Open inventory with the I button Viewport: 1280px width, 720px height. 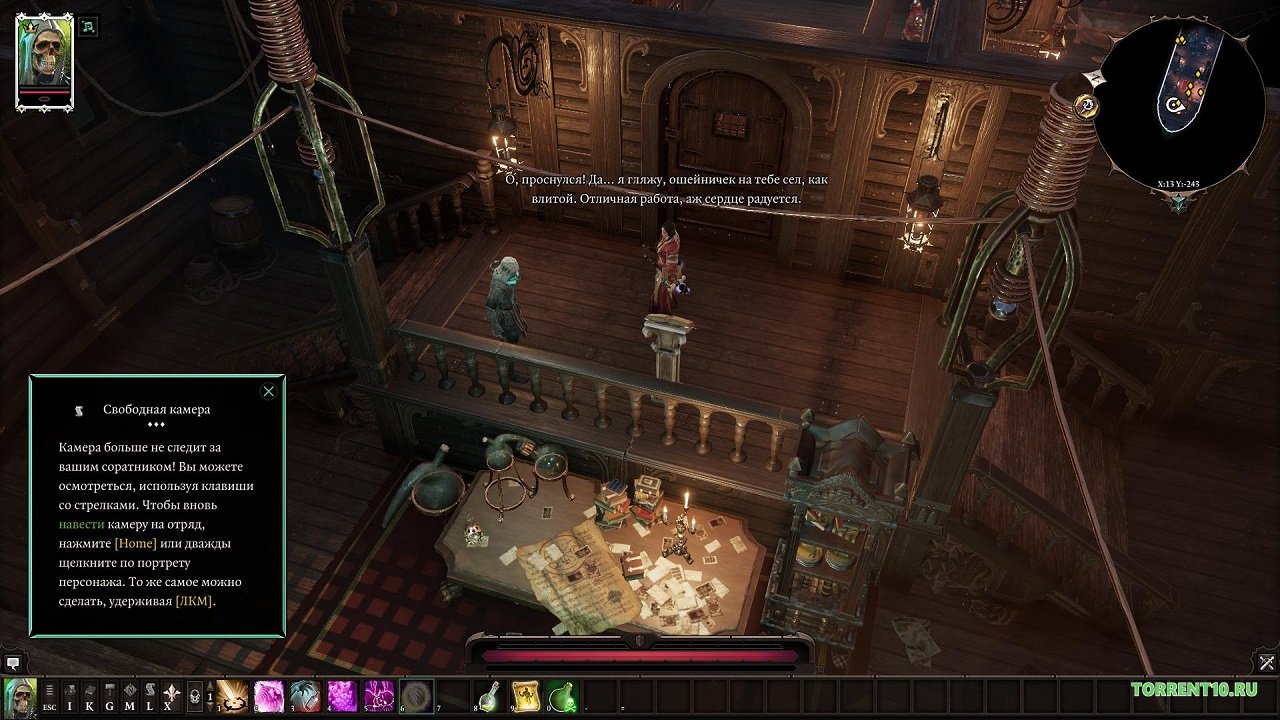point(70,694)
